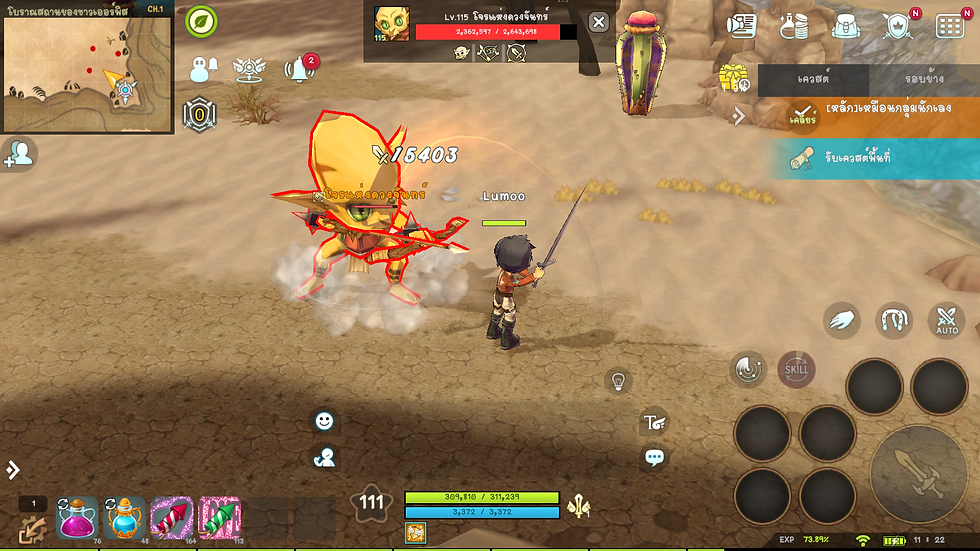Viewport: 980px width, 551px height.
Task: Open the shield and crown icon menu
Action: coord(897,27)
